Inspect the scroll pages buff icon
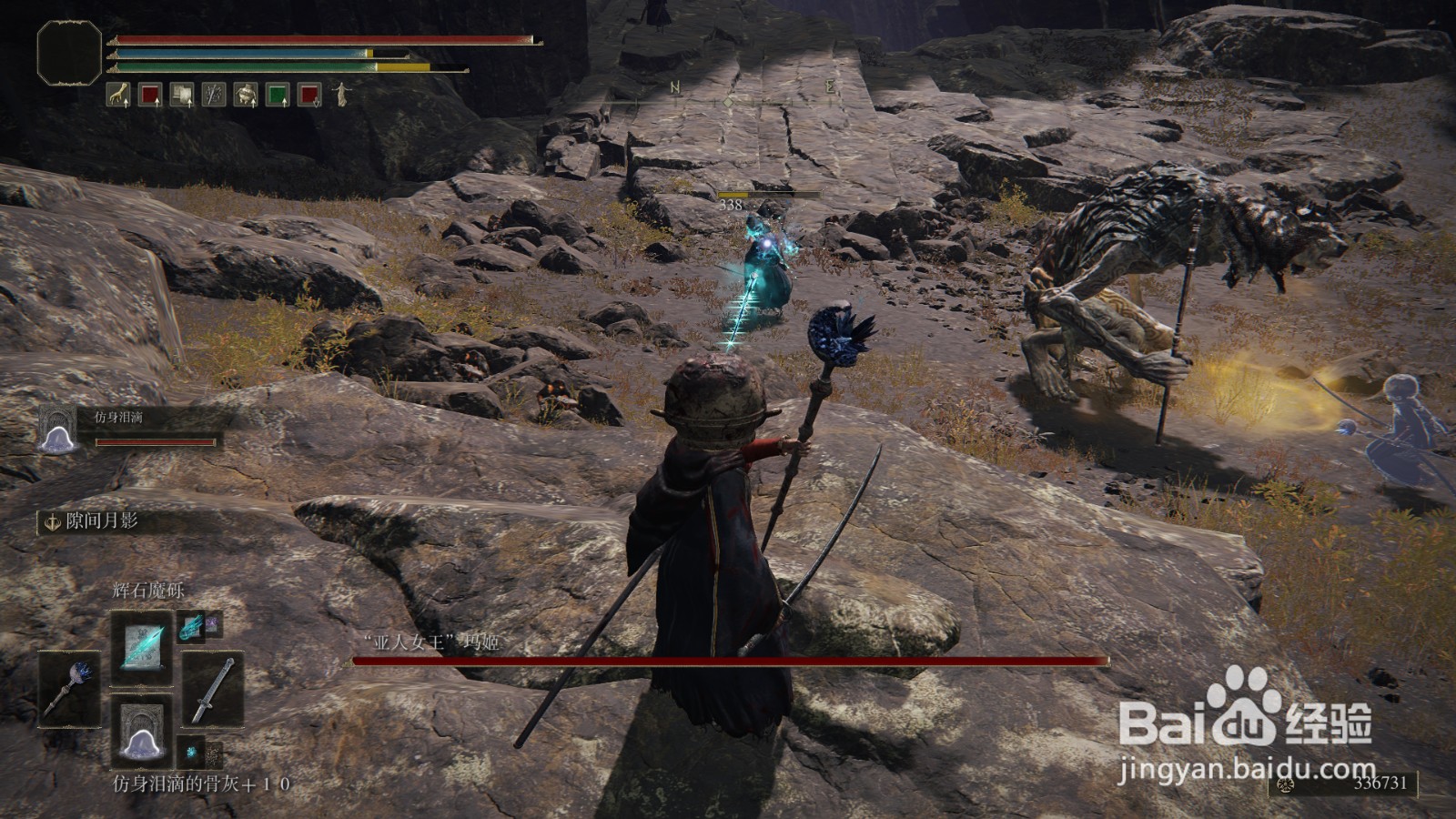 point(182,95)
